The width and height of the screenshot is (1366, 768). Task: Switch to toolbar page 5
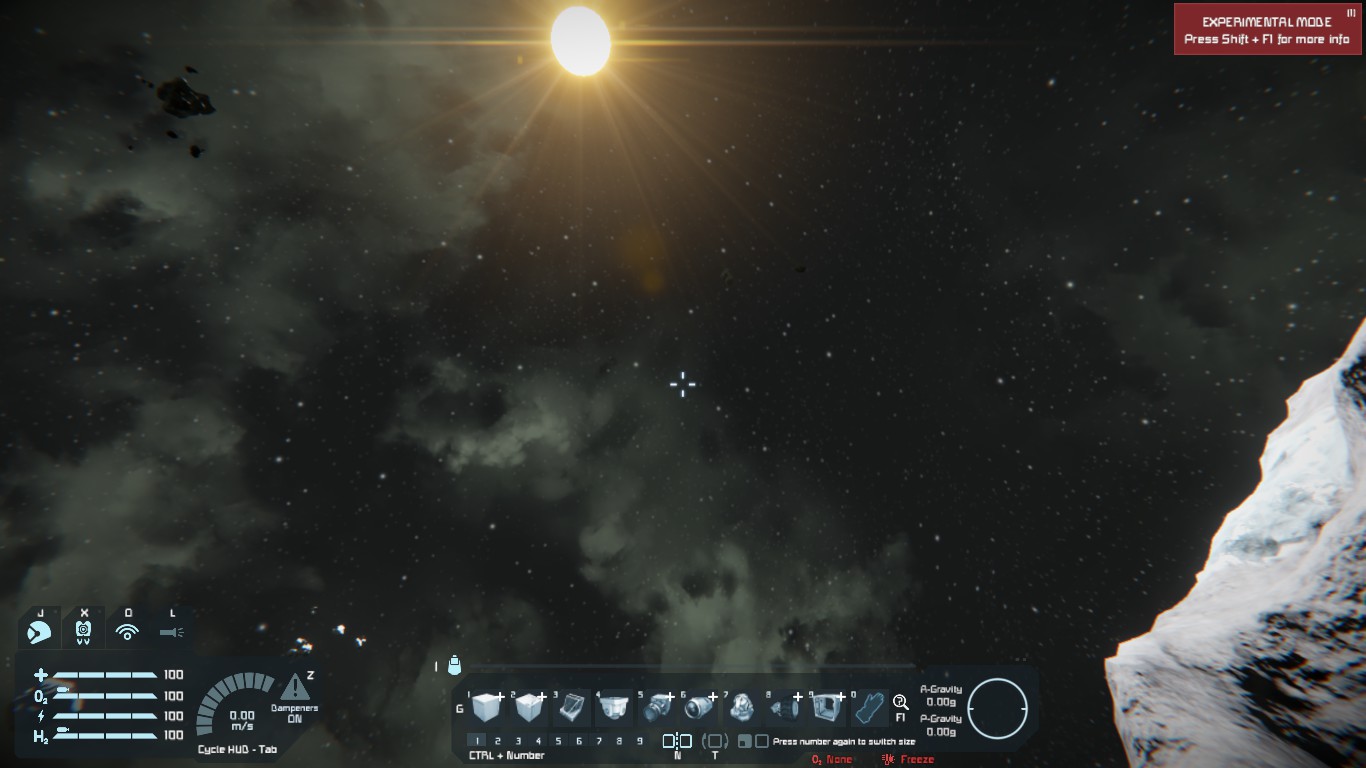coord(558,741)
